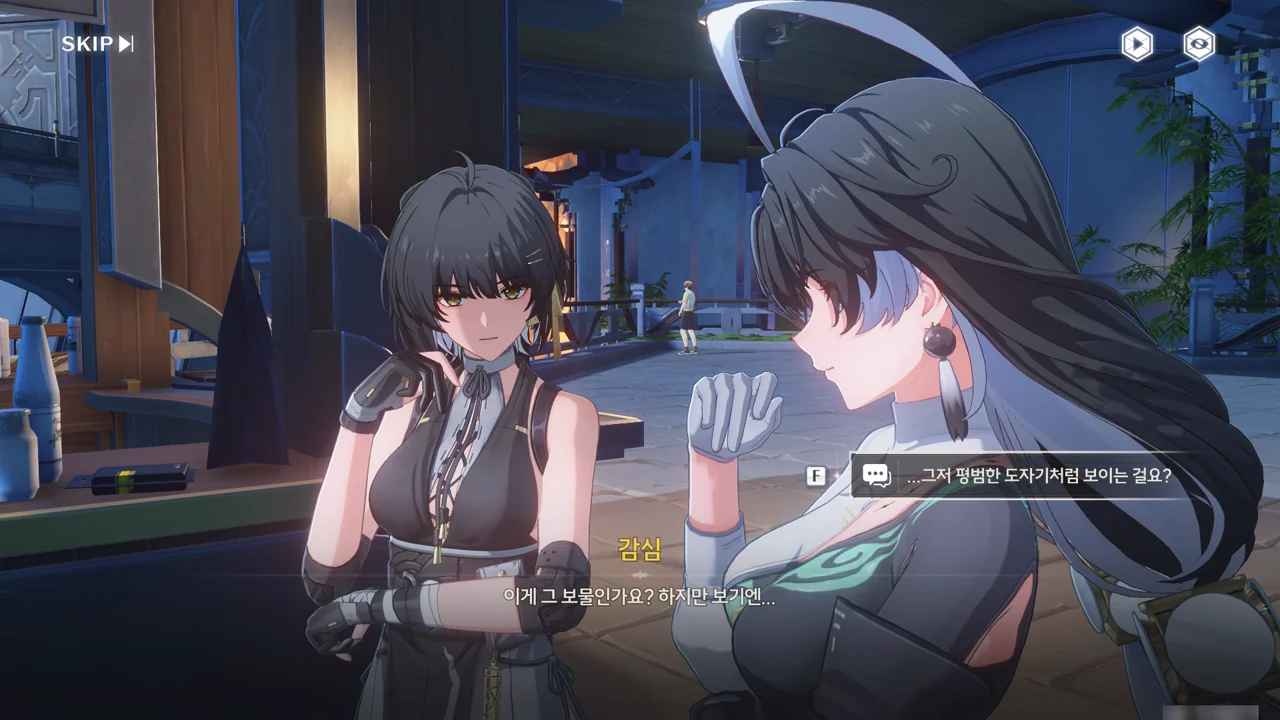Choose the reply "...그저 평범한 도자기처럼 보이는 걸요?"

[1038, 477]
